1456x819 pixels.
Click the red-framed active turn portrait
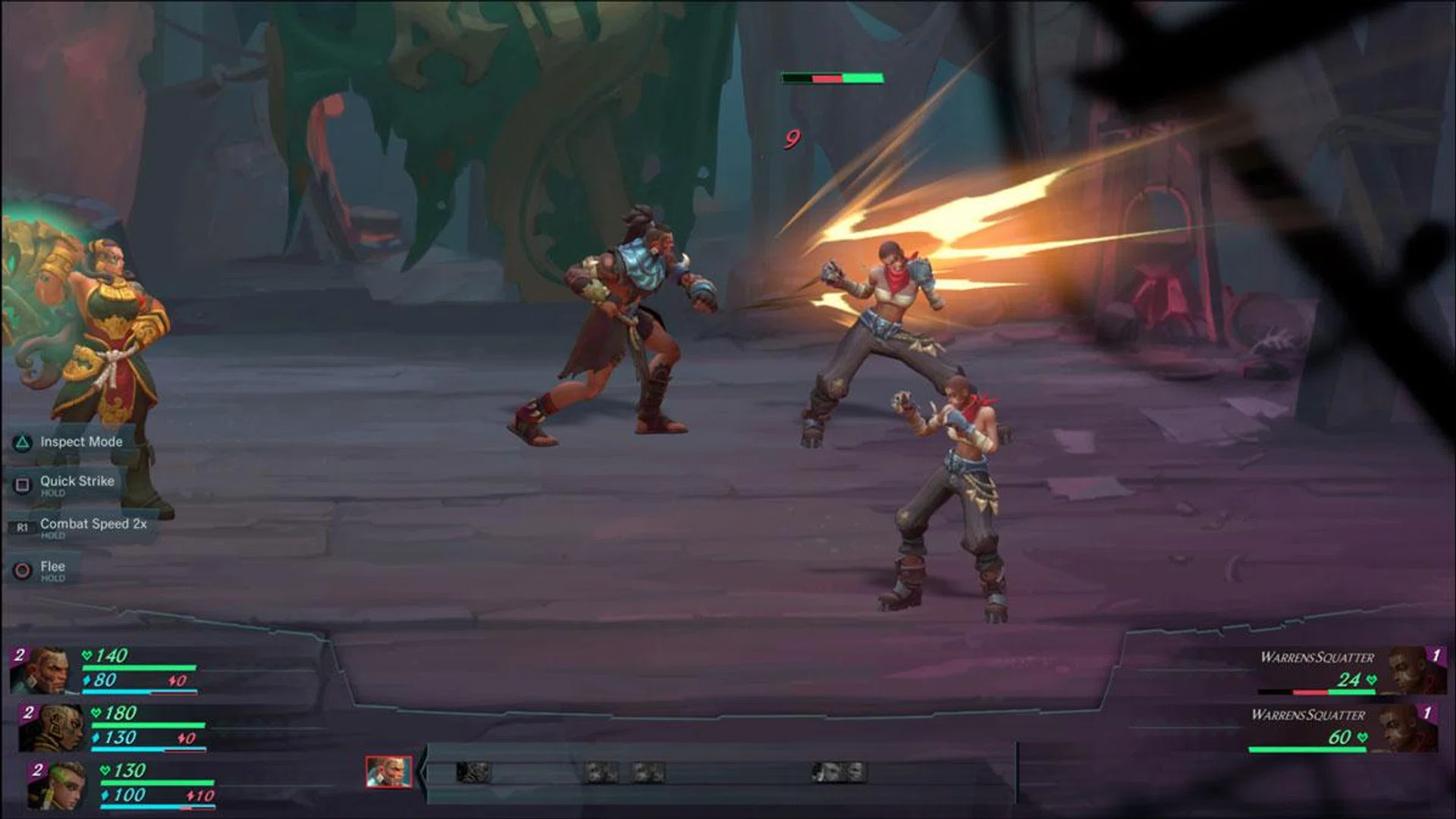pyautogui.click(x=388, y=772)
